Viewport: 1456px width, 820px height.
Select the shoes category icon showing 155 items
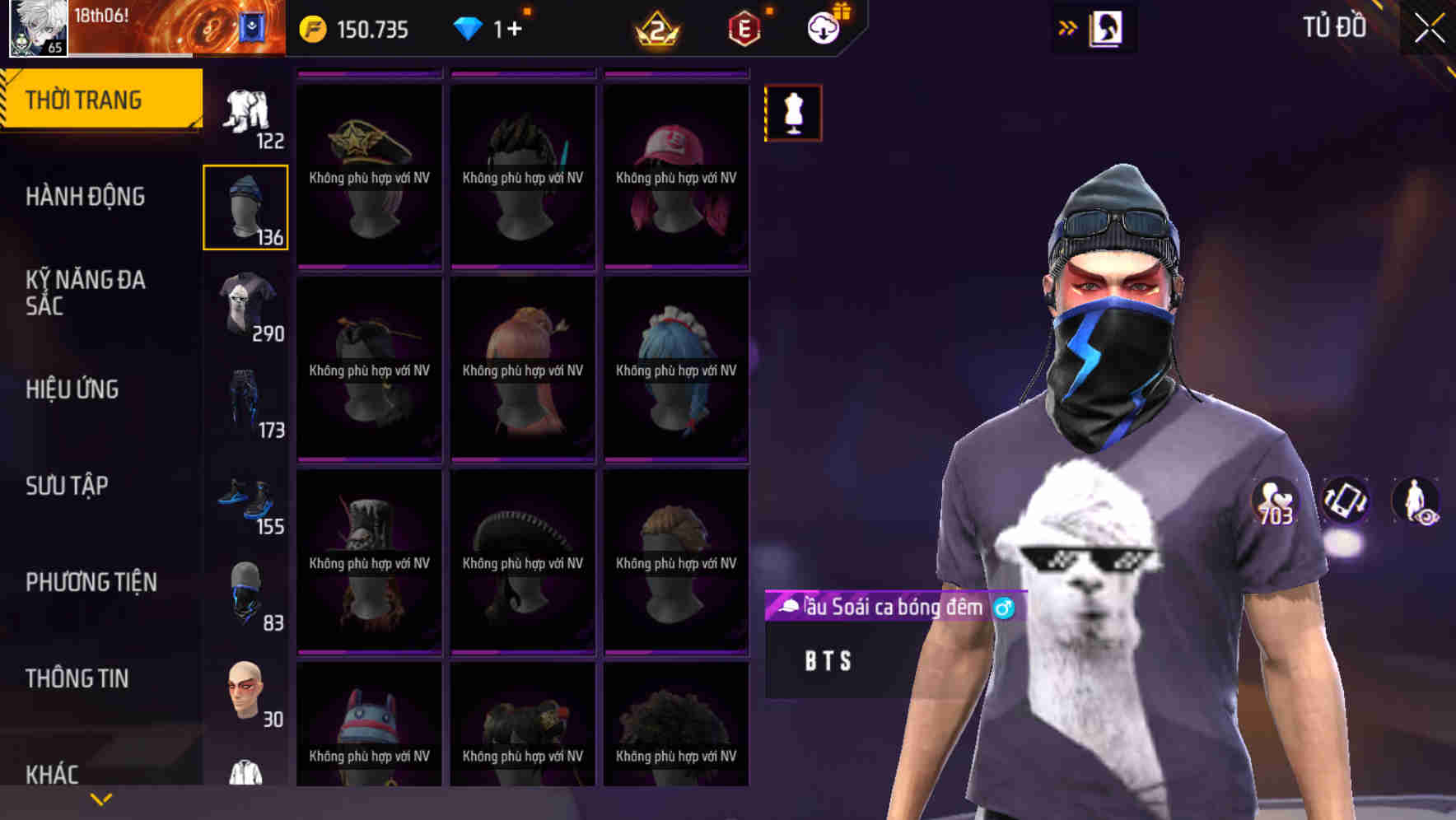(x=246, y=499)
